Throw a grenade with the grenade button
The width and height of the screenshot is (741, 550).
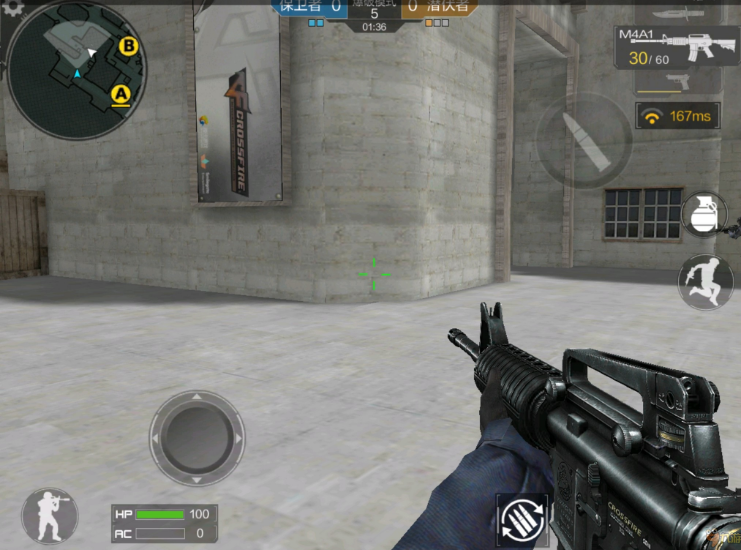pos(702,215)
